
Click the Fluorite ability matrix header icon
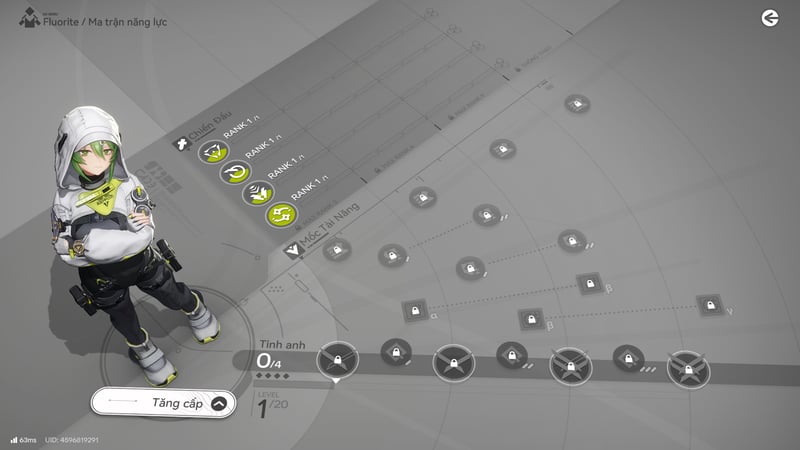(x=29, y=17)
